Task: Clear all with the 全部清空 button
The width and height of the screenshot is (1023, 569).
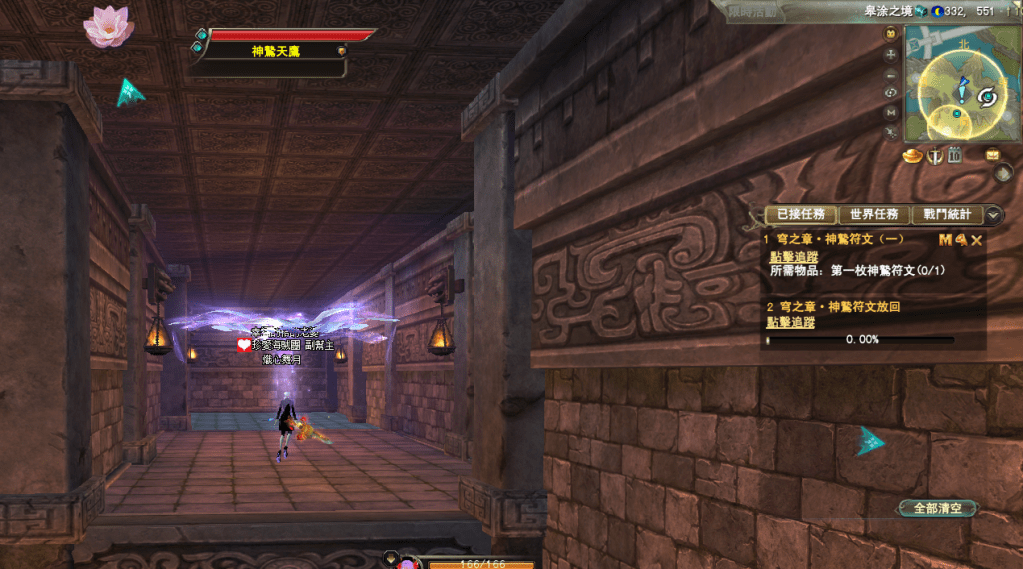Action: (936, 508)
